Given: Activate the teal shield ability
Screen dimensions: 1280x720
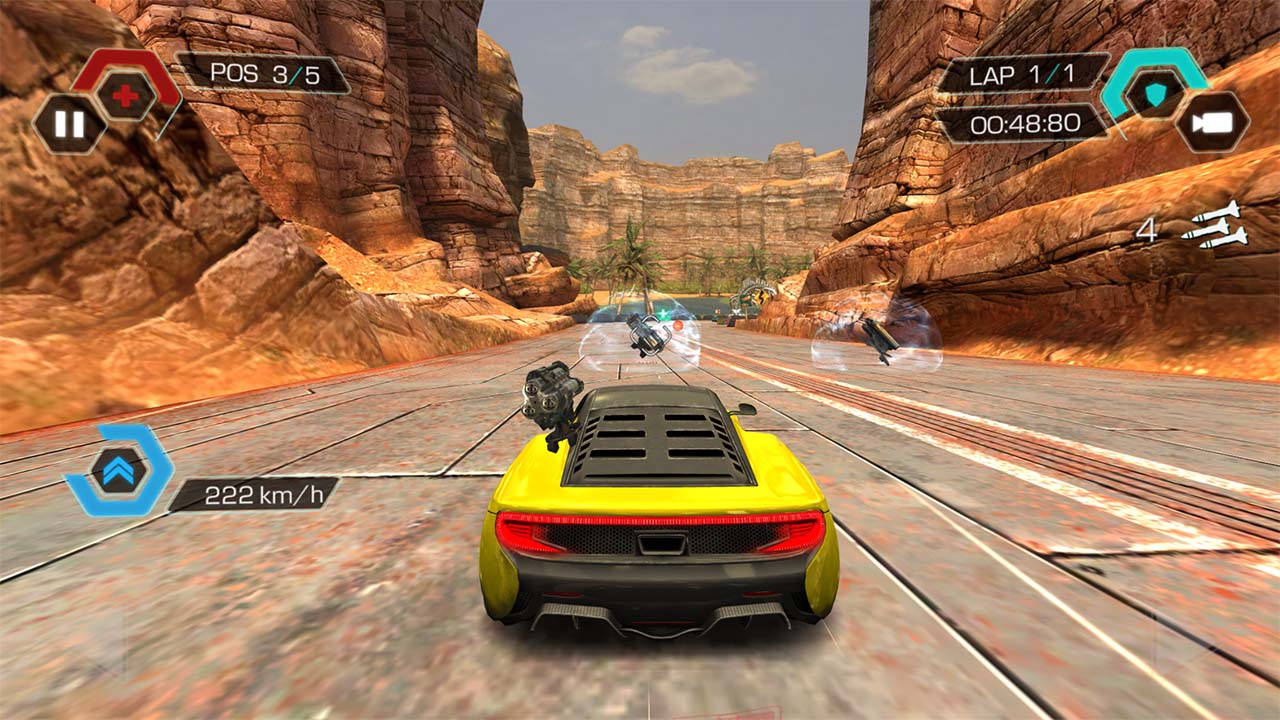Looking at the screenshot, I should (1155, 93).
